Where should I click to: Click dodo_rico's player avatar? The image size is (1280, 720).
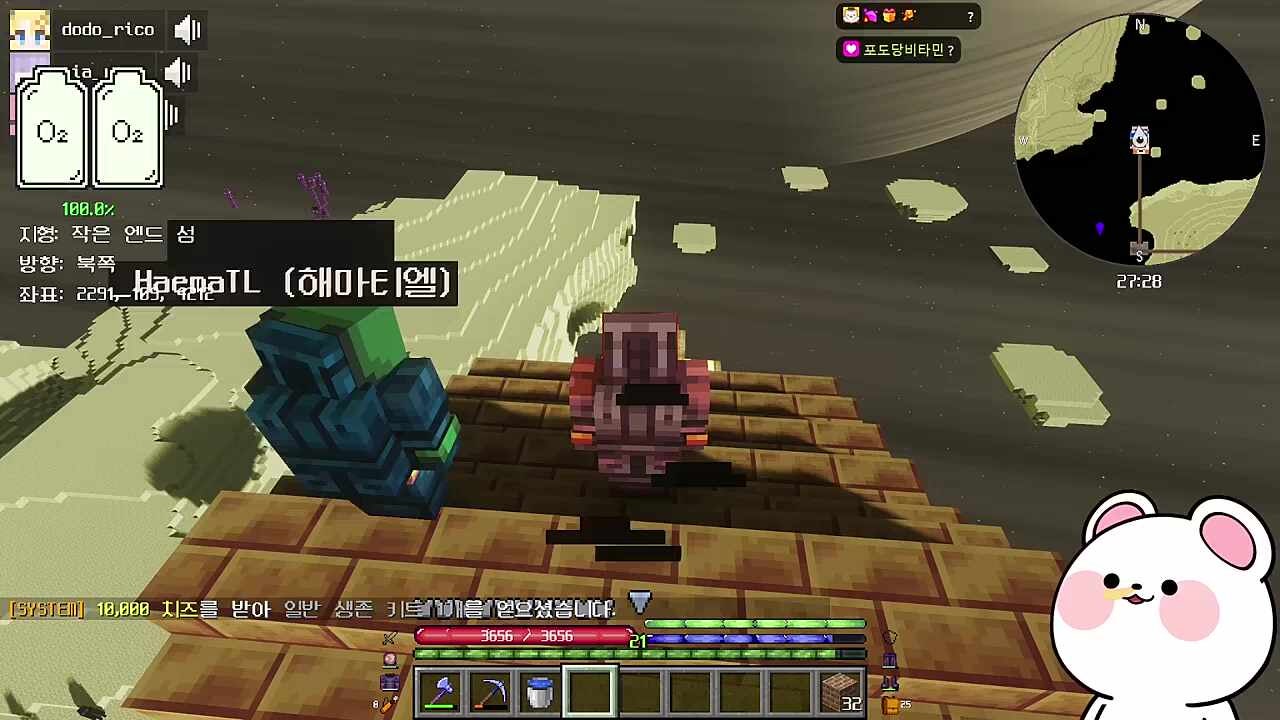pos(30,30)
